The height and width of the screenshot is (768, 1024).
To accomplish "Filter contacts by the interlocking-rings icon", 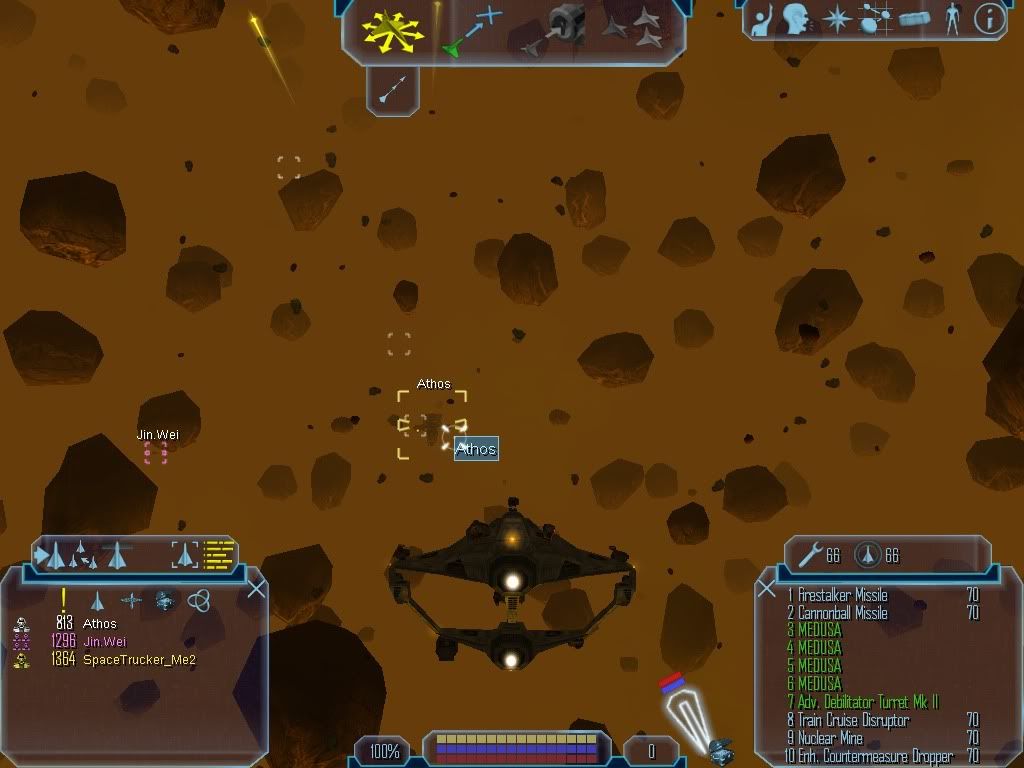I will 198,600.
